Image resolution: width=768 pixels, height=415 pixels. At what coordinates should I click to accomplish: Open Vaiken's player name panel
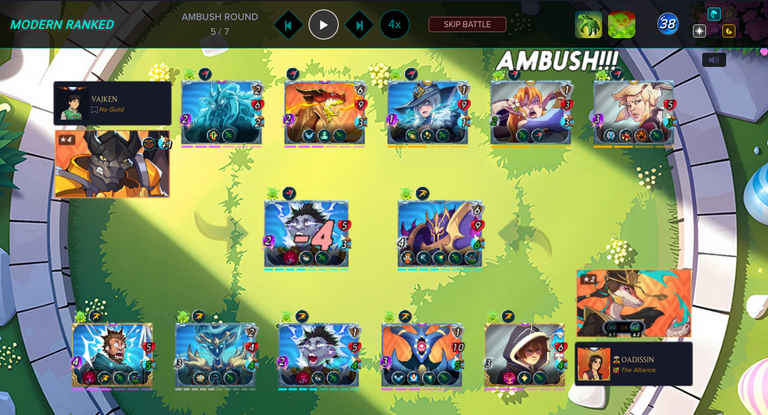click(x=112, y=103)
